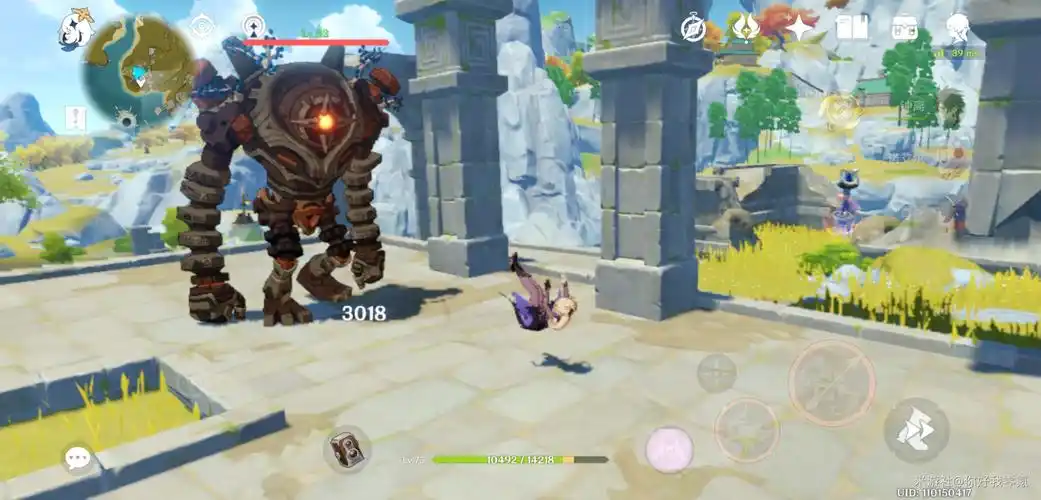The image size is (1041, 500).
Task: Tap the round button below the attack button
Action: coord(746,430)
